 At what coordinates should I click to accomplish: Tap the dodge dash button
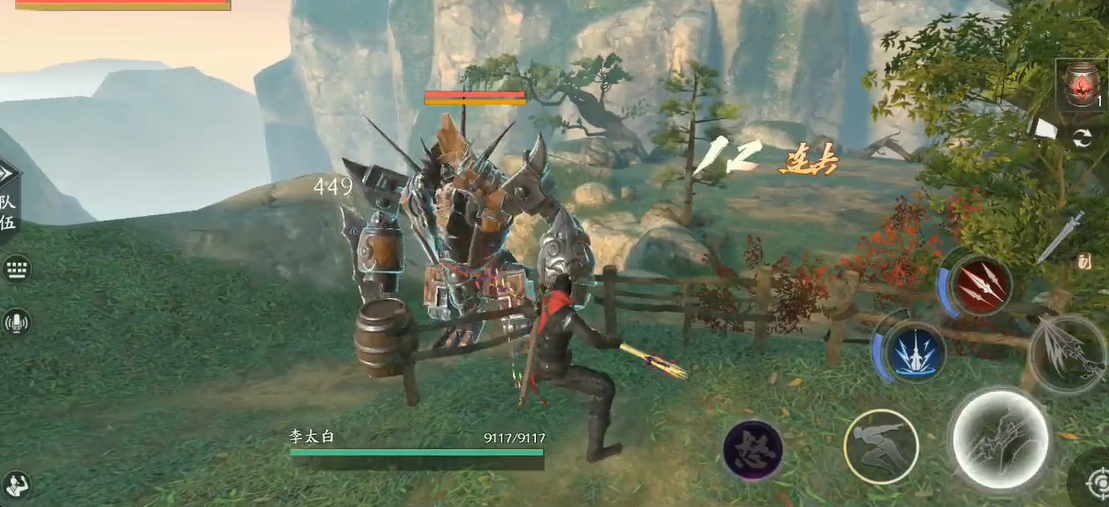pos(880,447)
